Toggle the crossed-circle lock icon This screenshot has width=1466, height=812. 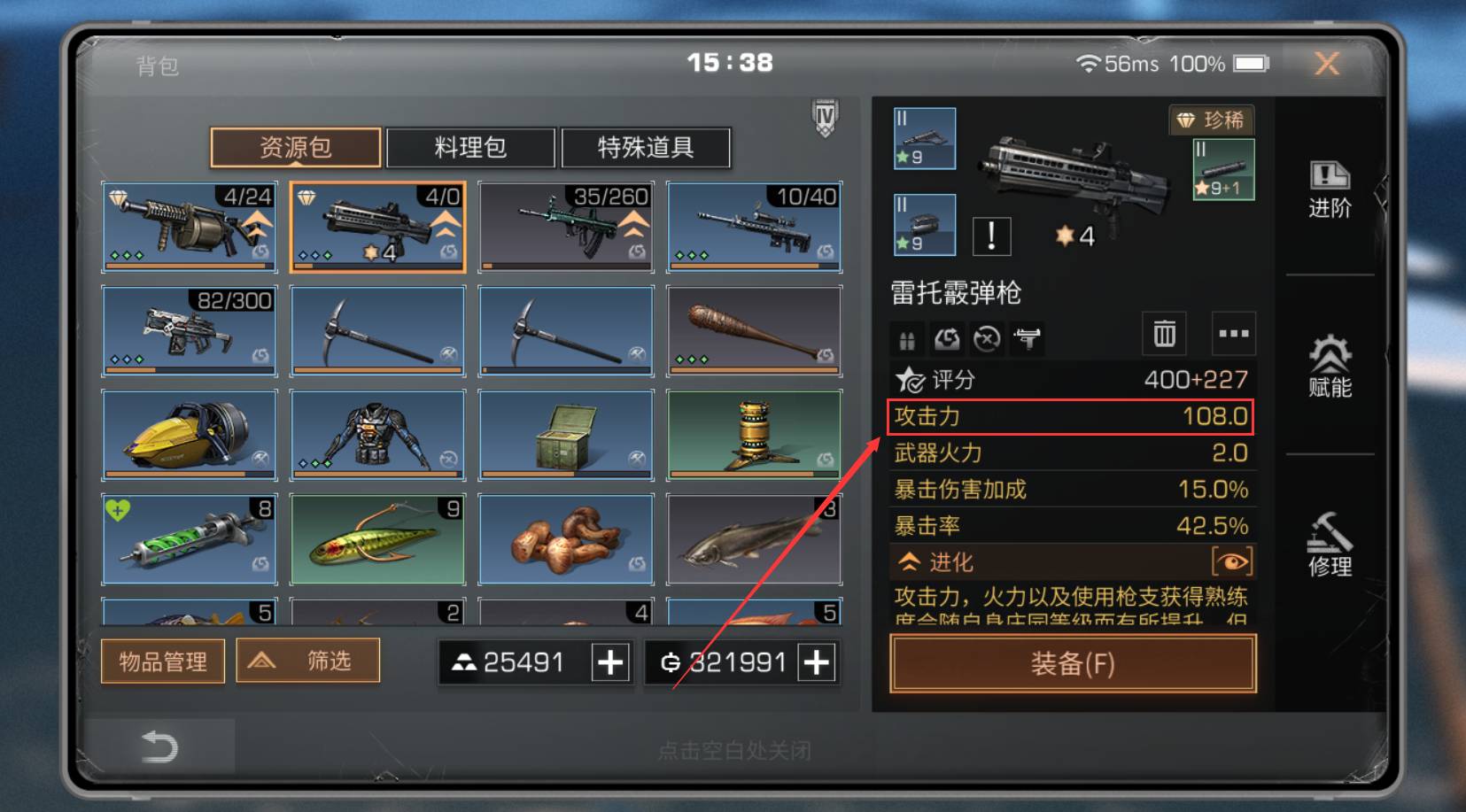[986, 338]
